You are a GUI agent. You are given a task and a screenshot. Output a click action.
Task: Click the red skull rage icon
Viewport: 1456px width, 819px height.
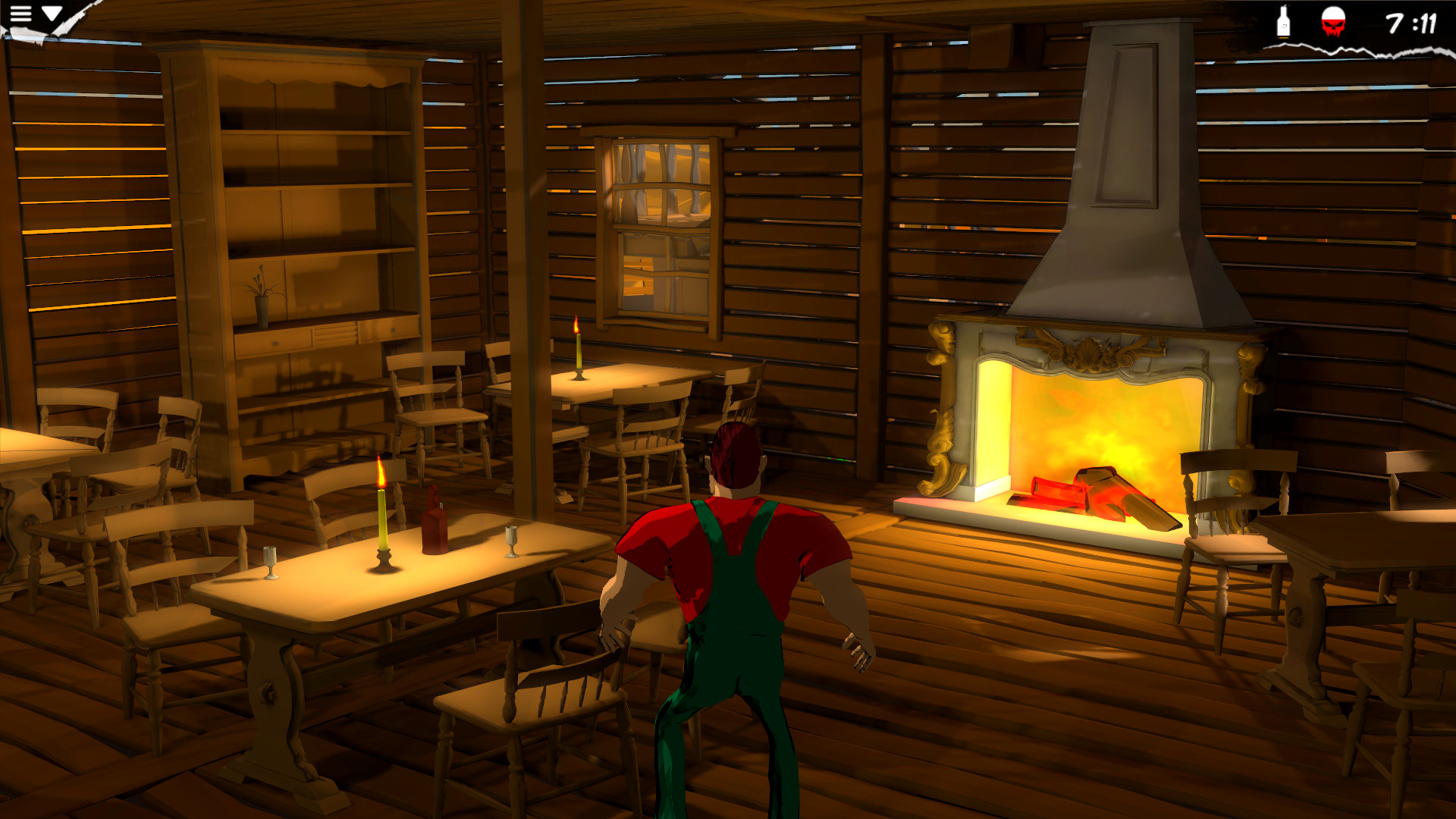[1332, 23]
